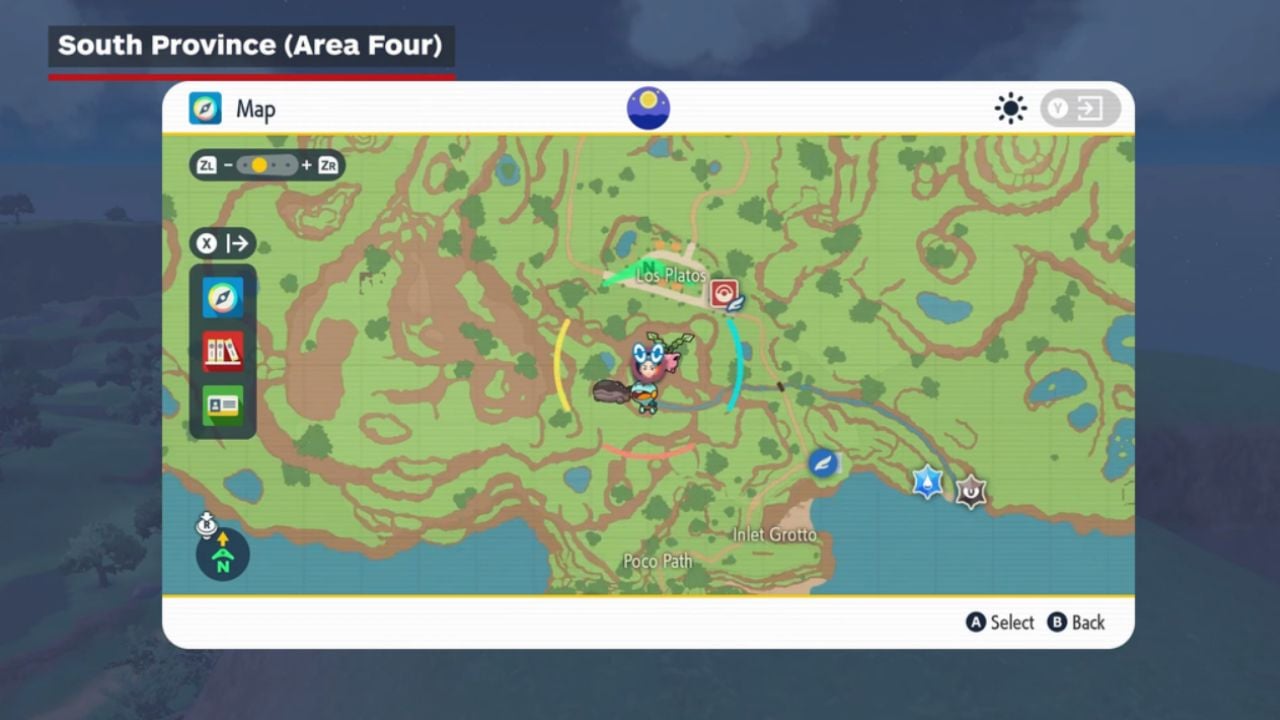Select the Inlet Grotto map label

774,535
